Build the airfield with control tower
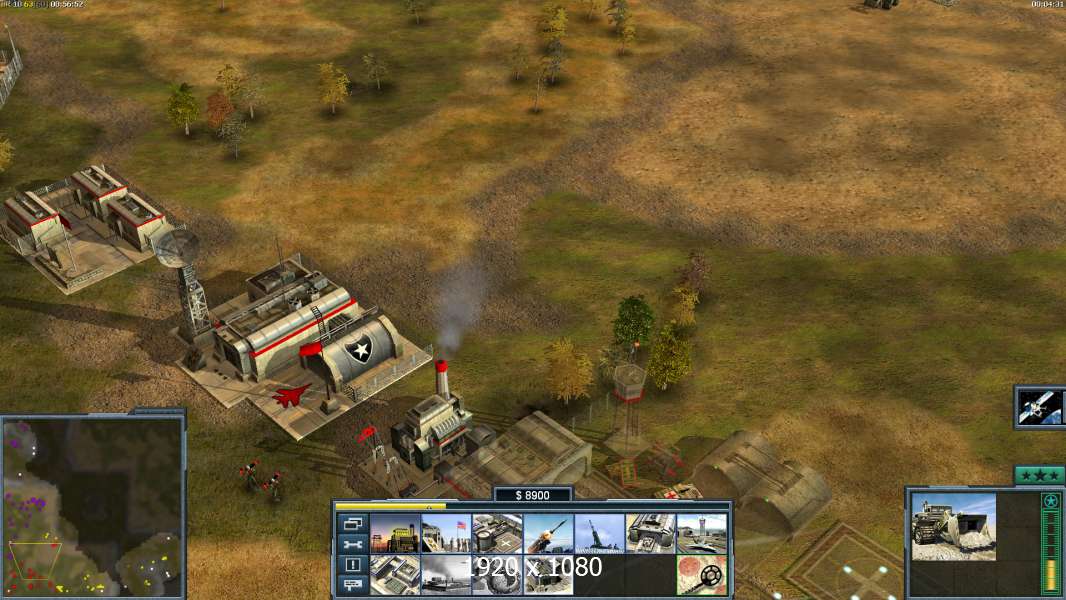 tap(702, 533)
